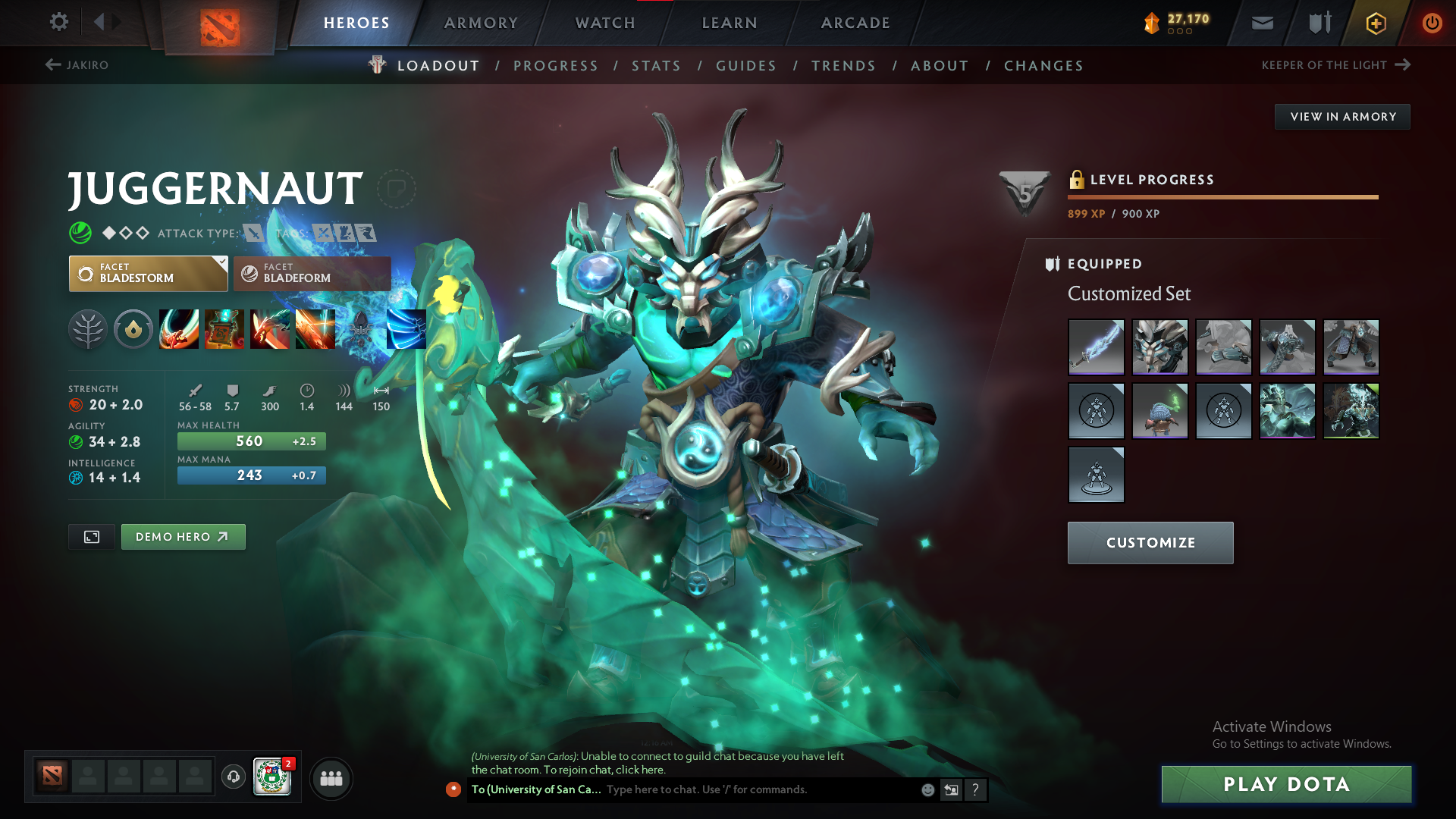The width and height of the screenshot is (1456, 819).
Task: Click the Keeper of the Light next-hero arrow
Action: [x=1406, y=65]
